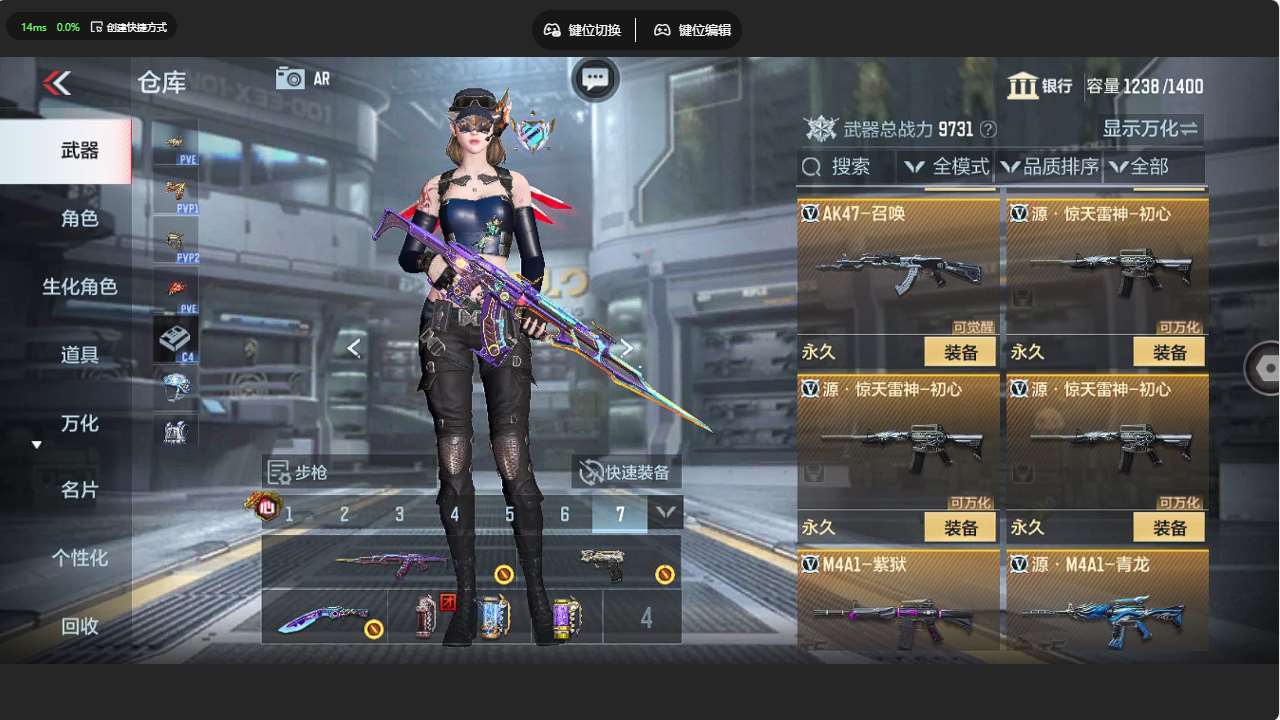Open the AR camera mode

click(302, 78)
